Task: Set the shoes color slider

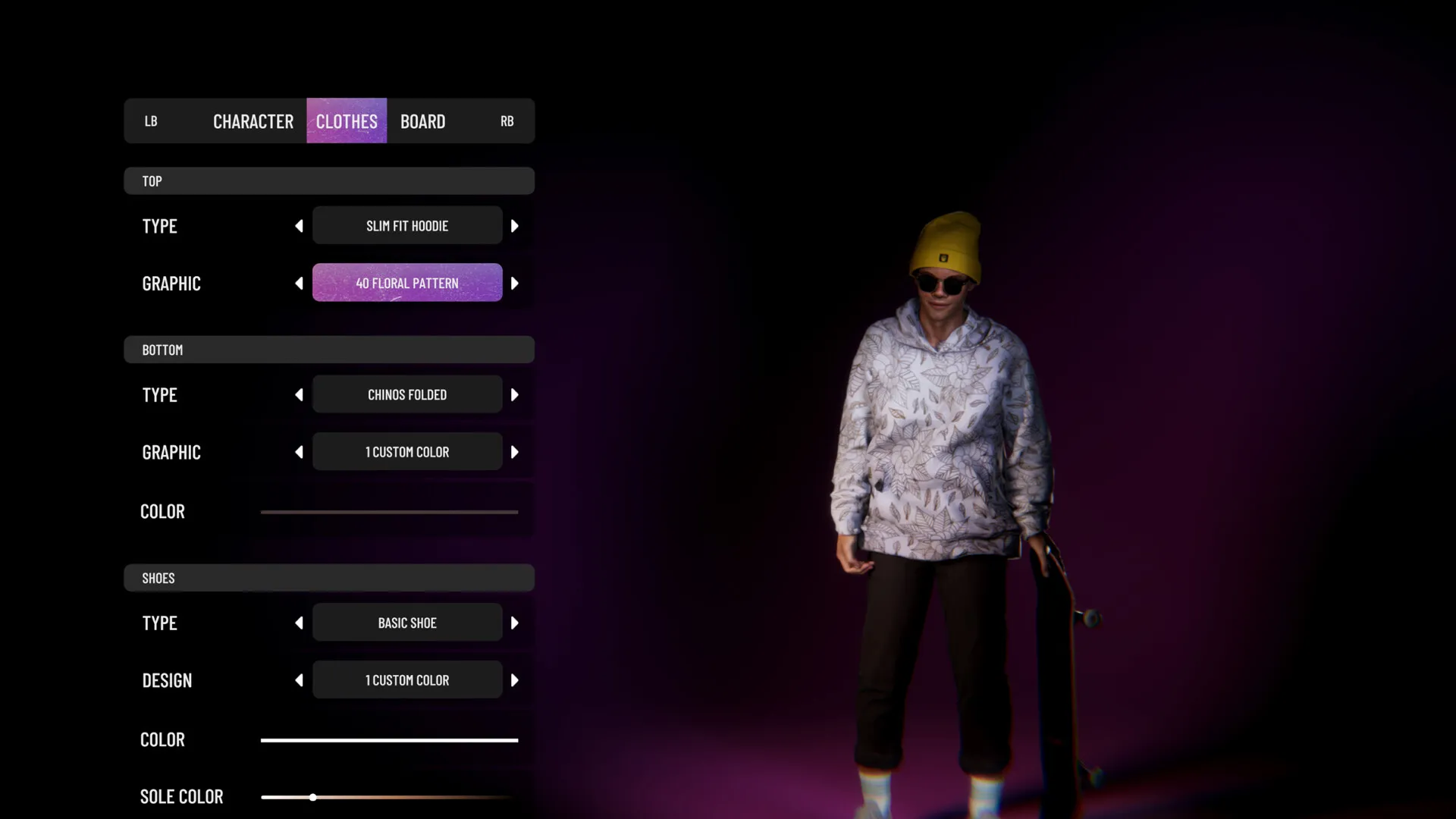Action: pyautogui.click(x=389, y=740)
